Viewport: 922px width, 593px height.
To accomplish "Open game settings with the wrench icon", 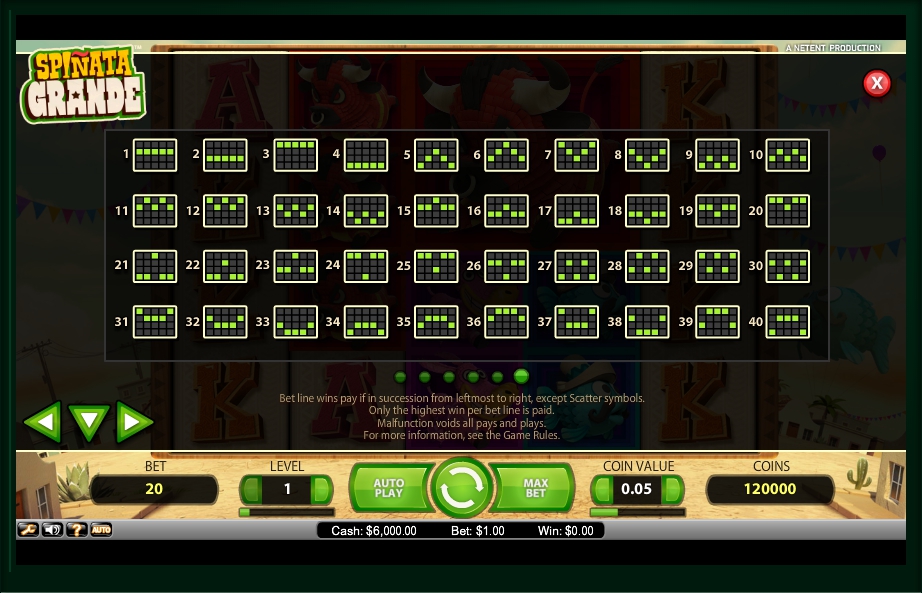I will 28,529.
